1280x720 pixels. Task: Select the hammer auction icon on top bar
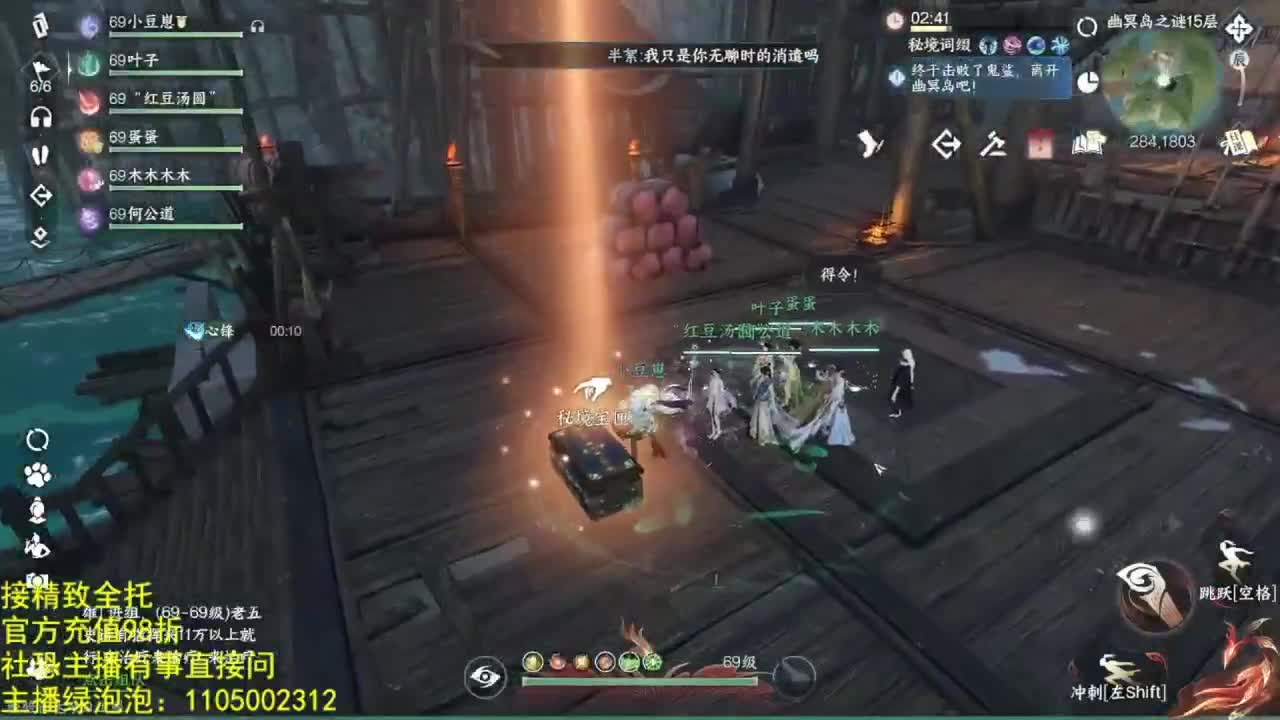pyautogui.click(x=990, y=145)
